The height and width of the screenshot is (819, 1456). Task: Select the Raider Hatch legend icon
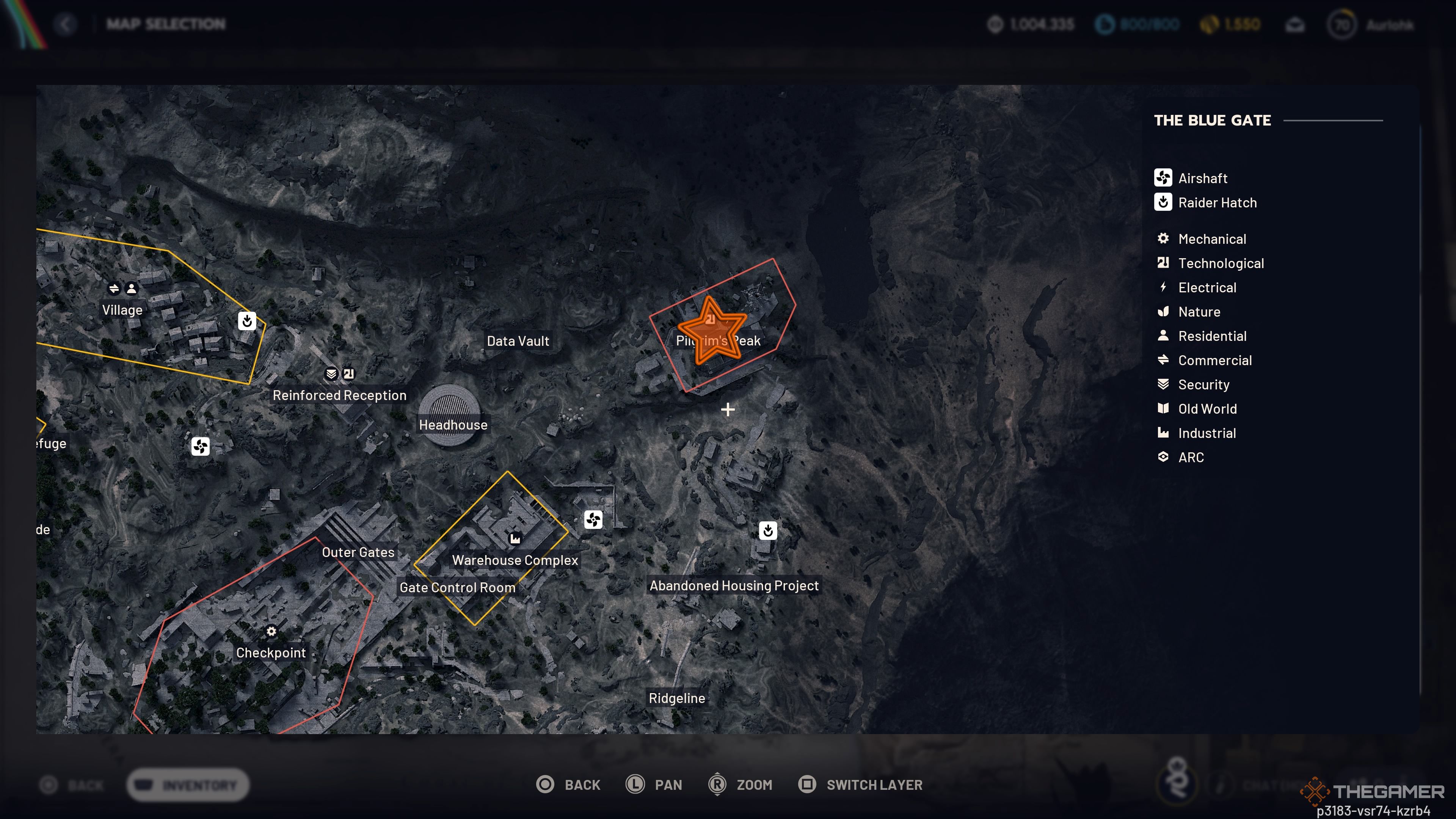pos(1163,202)
